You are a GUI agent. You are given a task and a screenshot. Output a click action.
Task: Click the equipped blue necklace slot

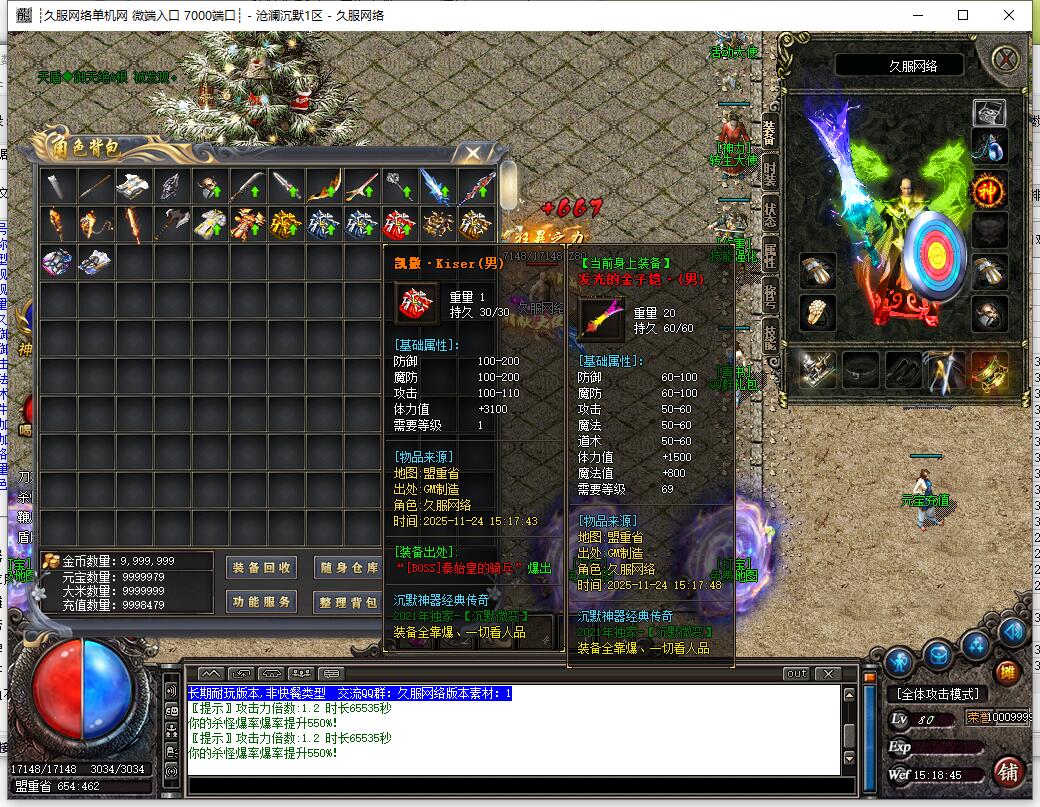pyautogui.click(x=990, y=148)
